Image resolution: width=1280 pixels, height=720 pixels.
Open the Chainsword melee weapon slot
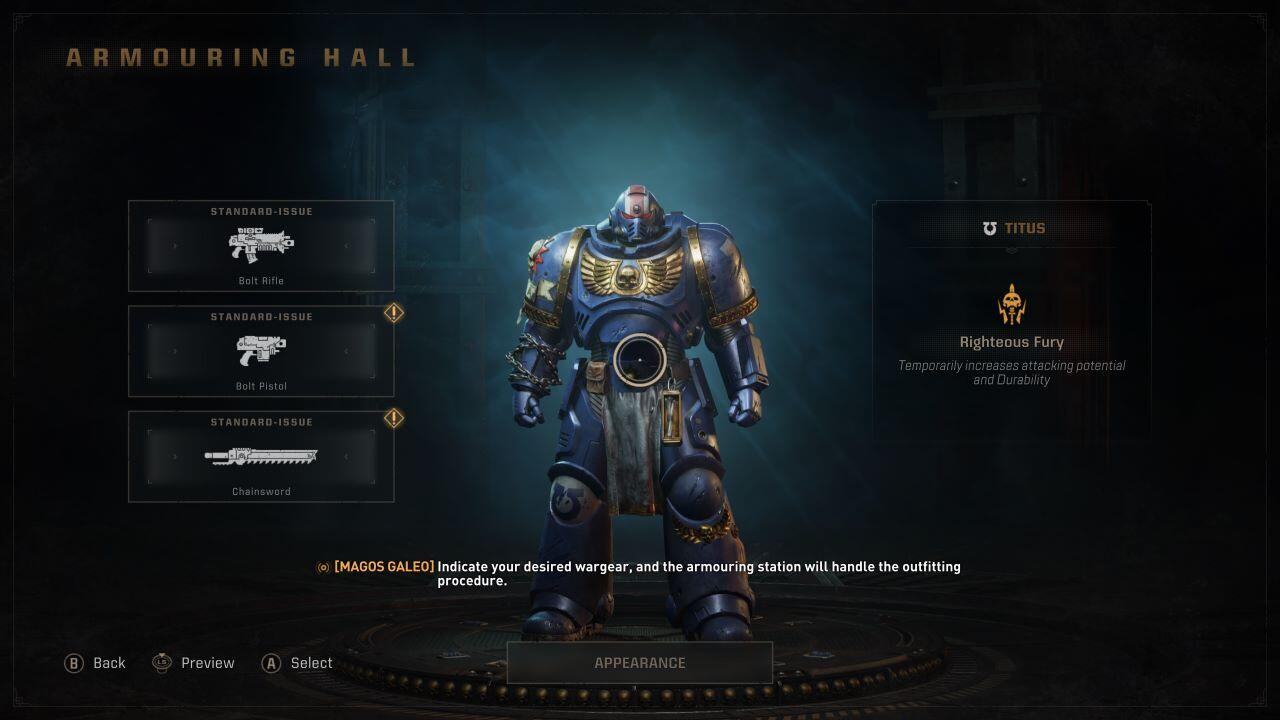[x=261, y=456]
